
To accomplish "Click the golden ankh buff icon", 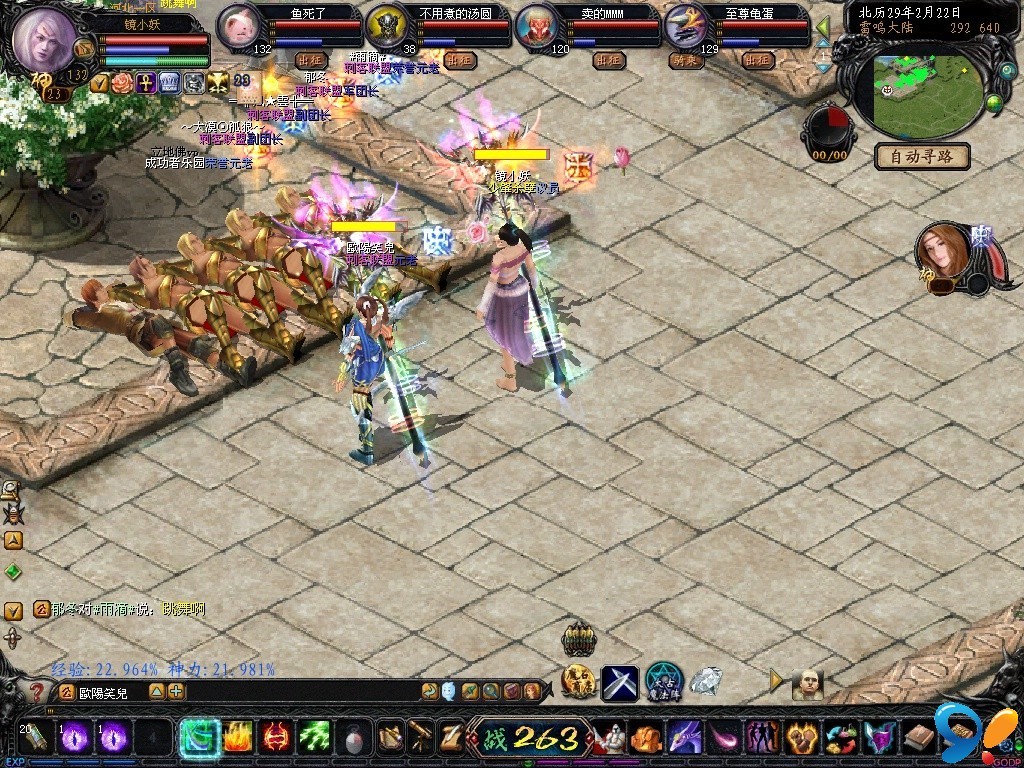I will click(146, 83).
